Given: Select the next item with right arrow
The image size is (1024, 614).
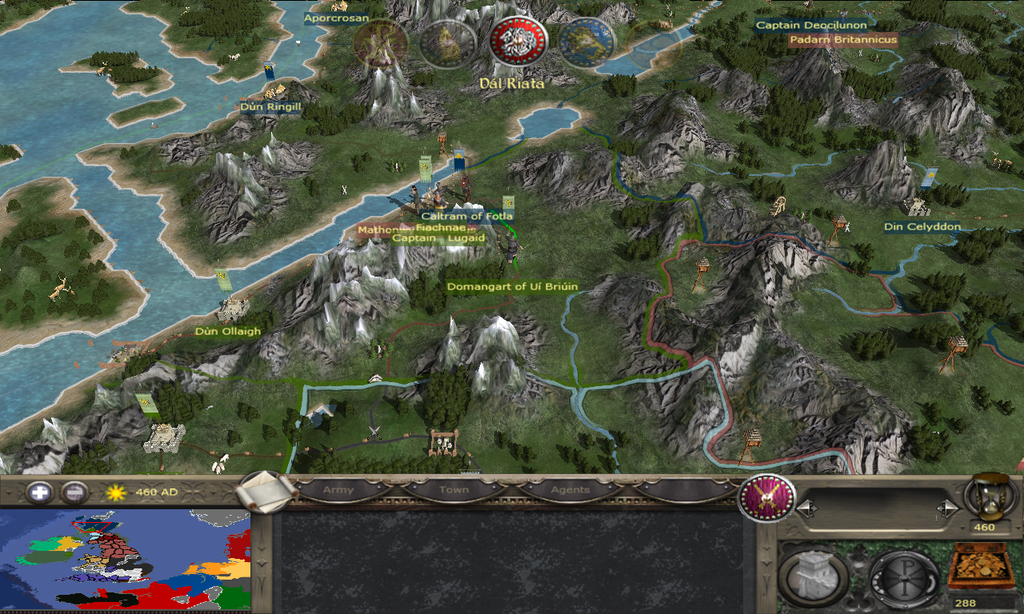Looking at the screenshot, I should click(945, 509).
